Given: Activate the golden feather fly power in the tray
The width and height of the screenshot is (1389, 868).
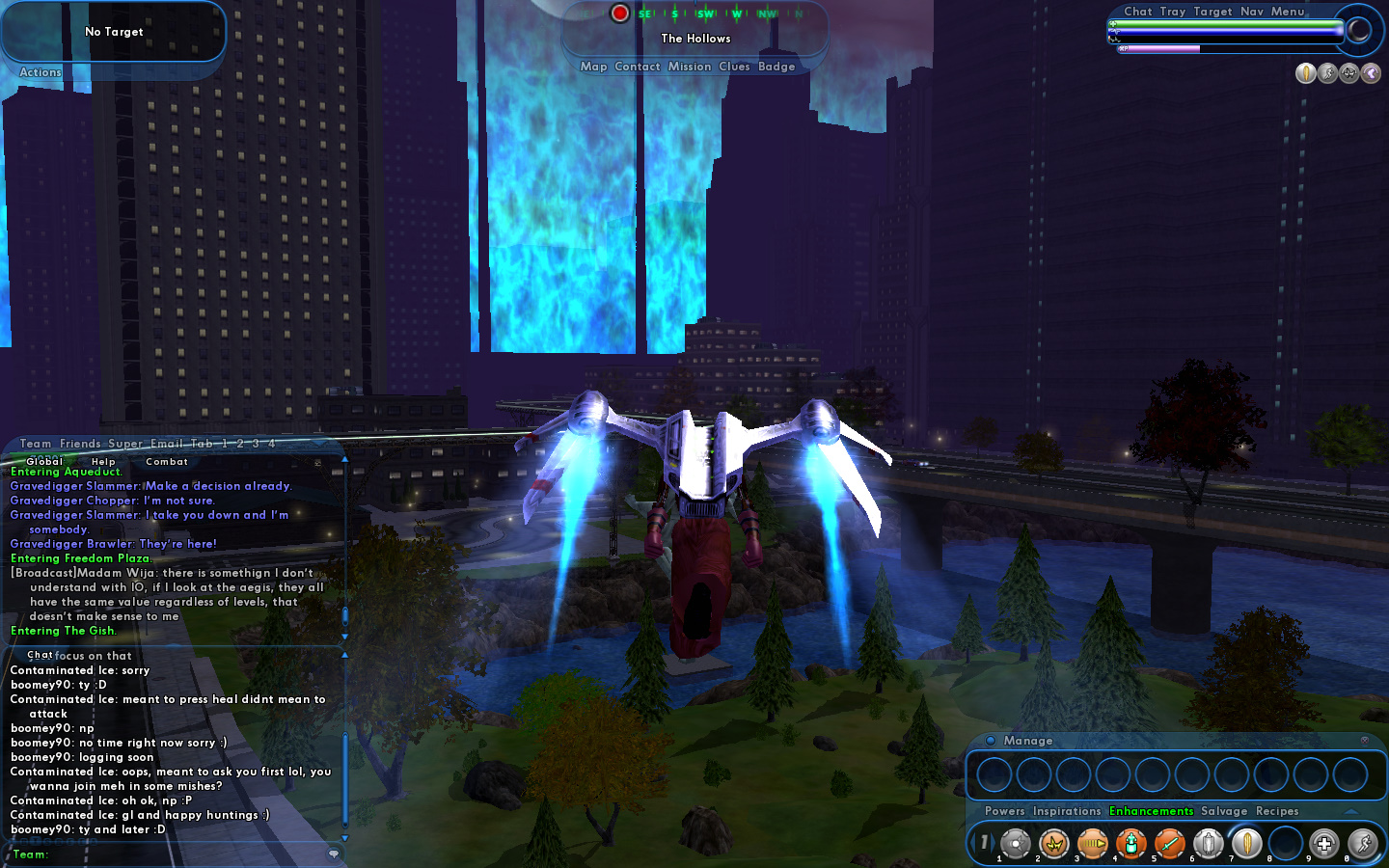Looking at the screenshot, I should (x=1246, y=844).
